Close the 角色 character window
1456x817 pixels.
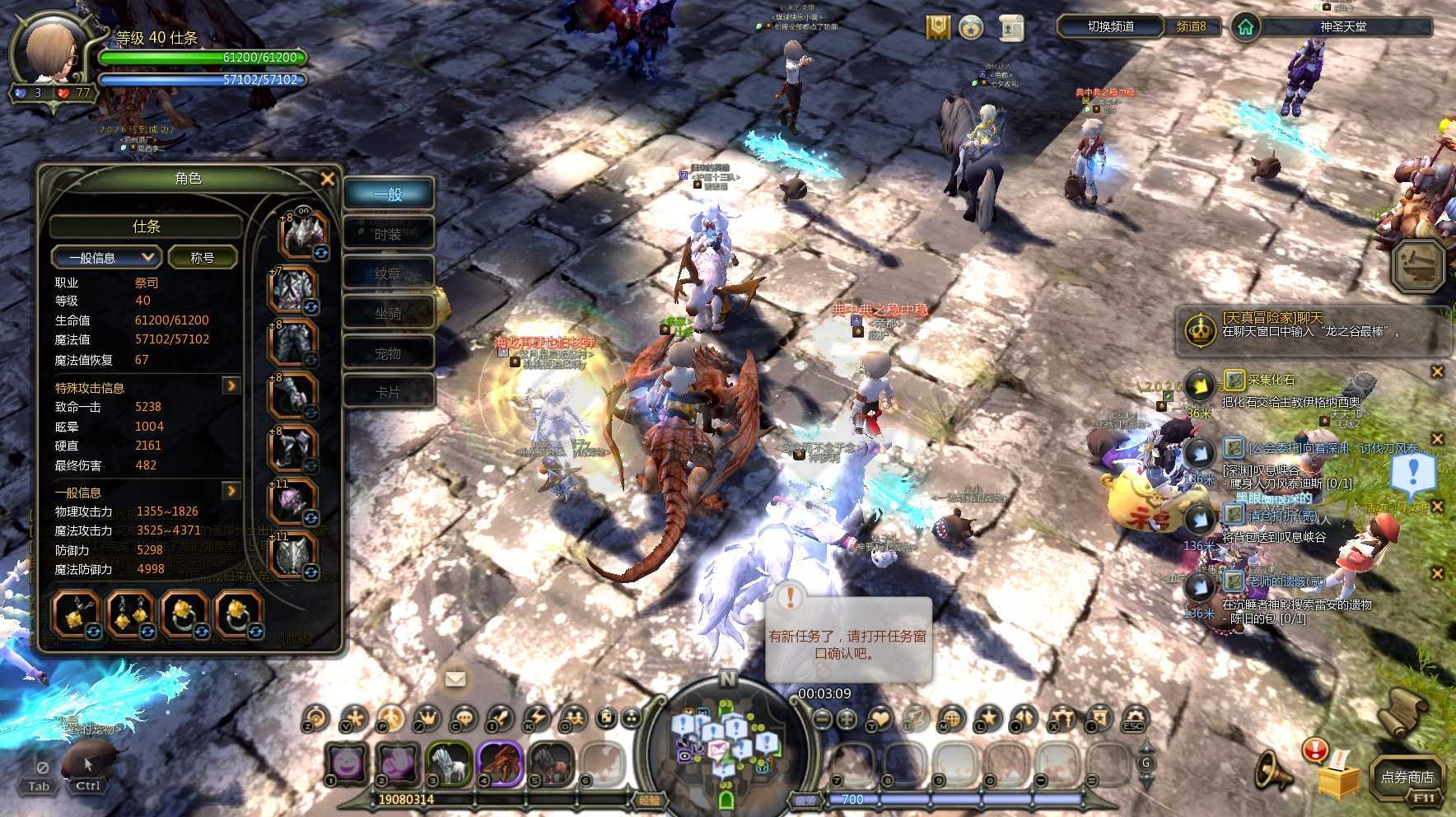[x=327, y=179]
